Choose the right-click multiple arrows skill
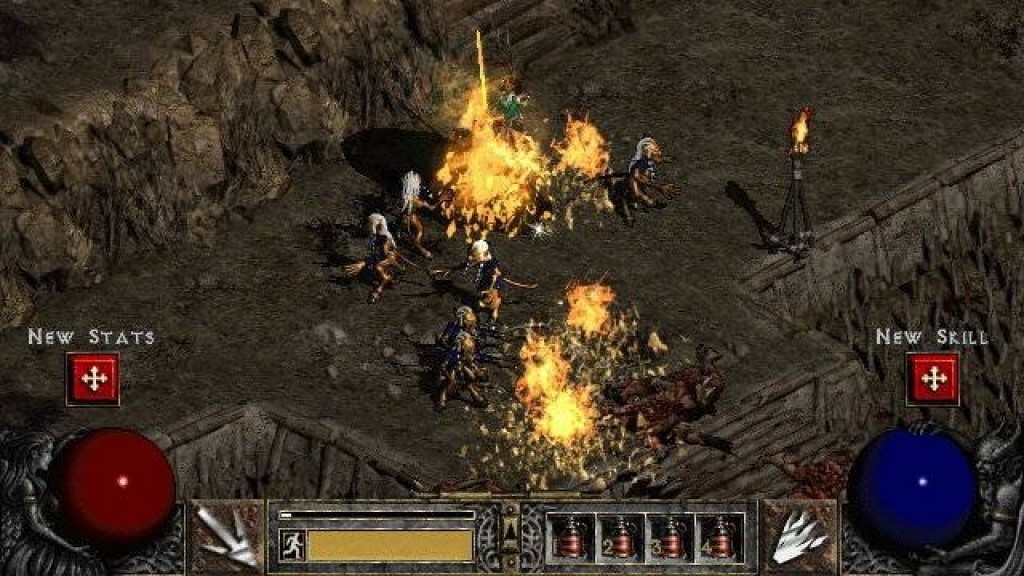This screenshot has height=576, width=1024. pyautogui.click(x=799, y=536)
